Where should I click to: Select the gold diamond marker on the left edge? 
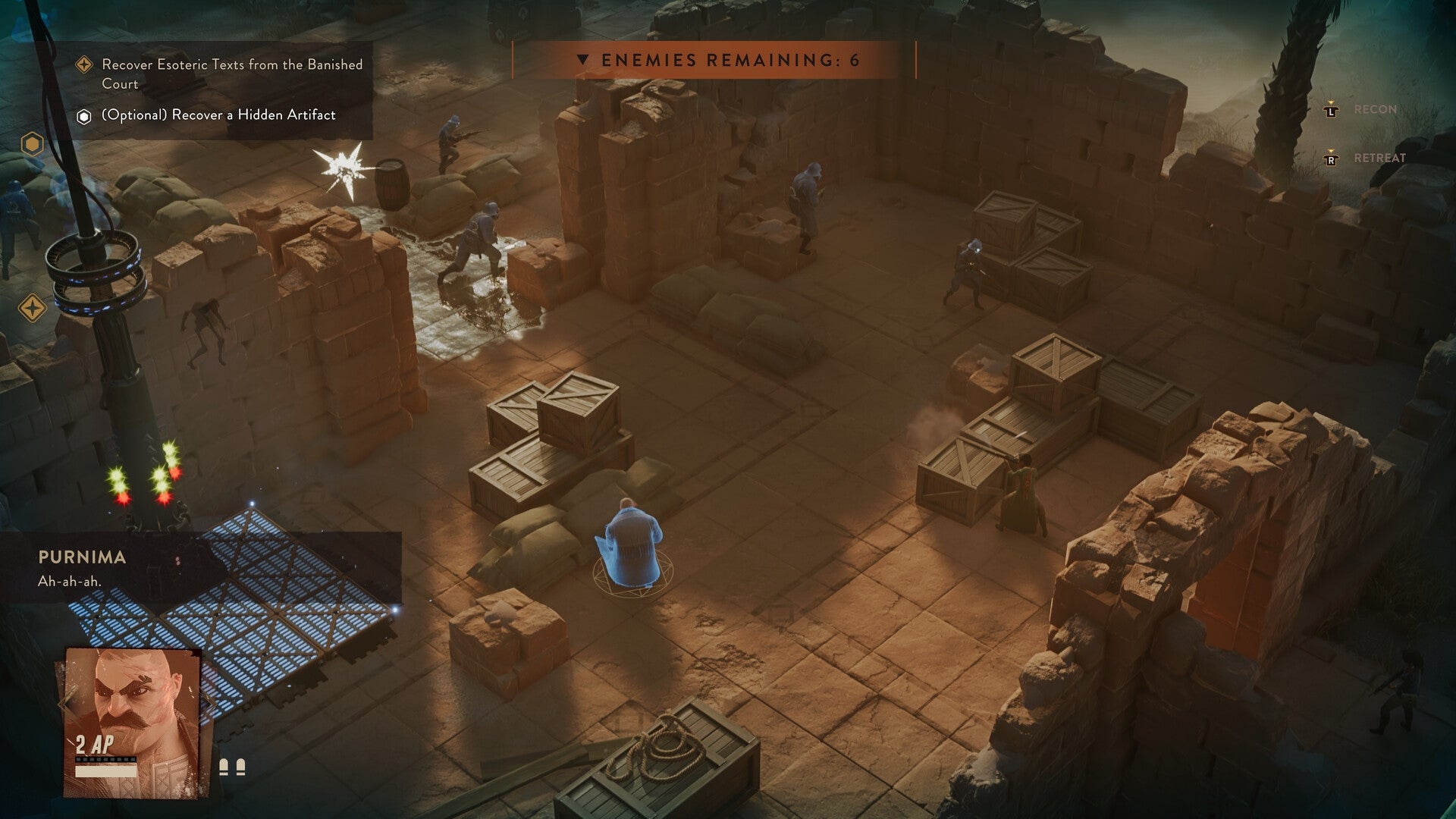point(30,308)
